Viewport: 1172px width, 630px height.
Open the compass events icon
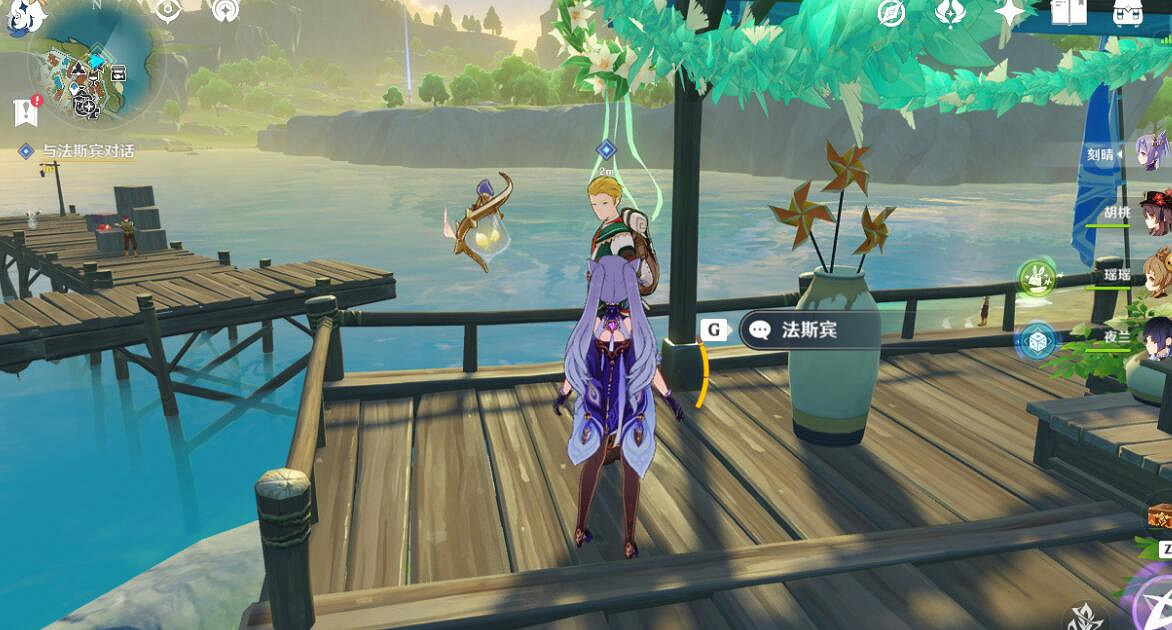click(x=891, y=13)
